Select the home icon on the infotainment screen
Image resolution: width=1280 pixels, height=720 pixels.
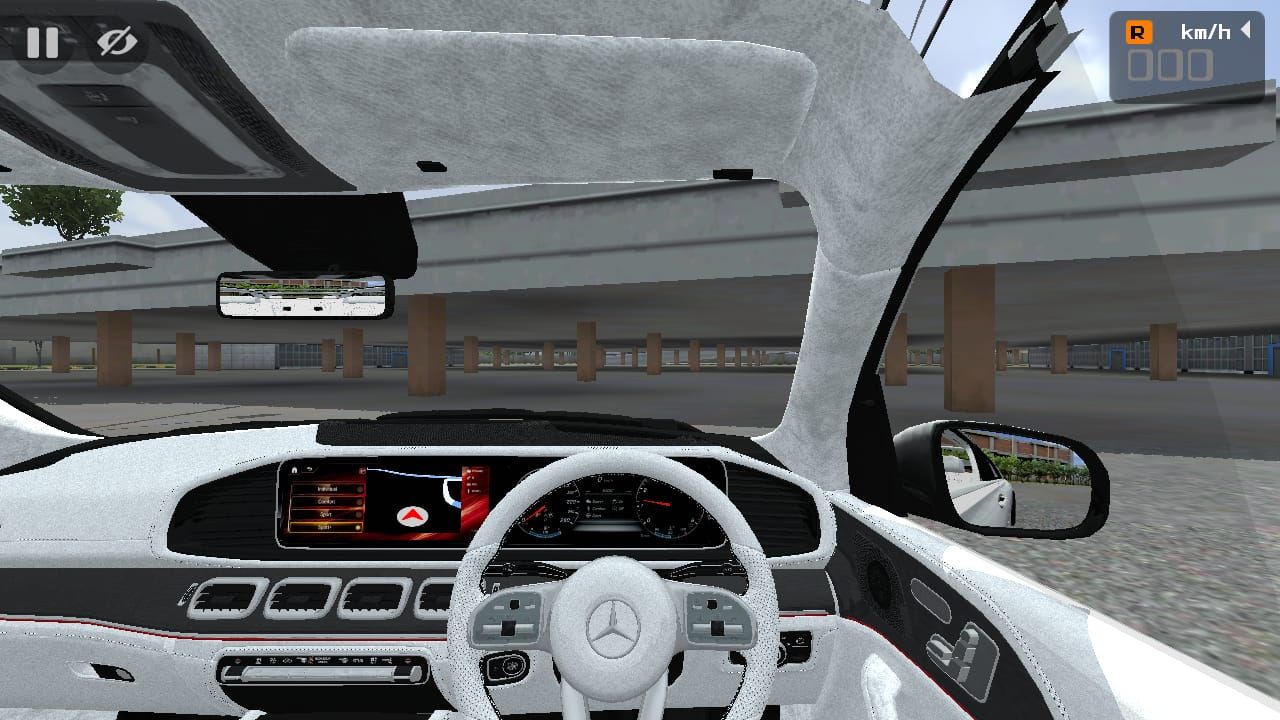(x=294, y=470)
